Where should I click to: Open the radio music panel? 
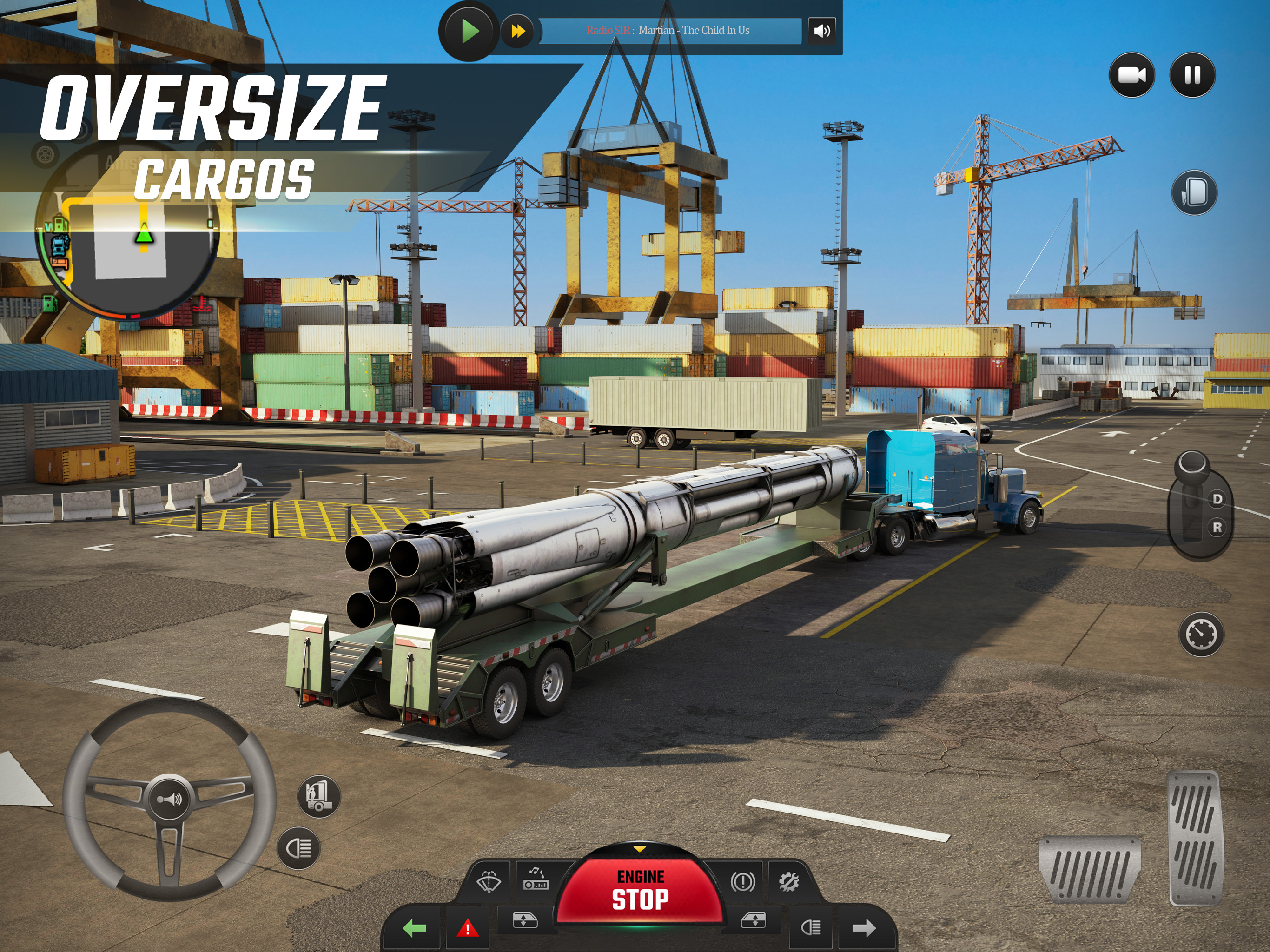tap(536, 879)
